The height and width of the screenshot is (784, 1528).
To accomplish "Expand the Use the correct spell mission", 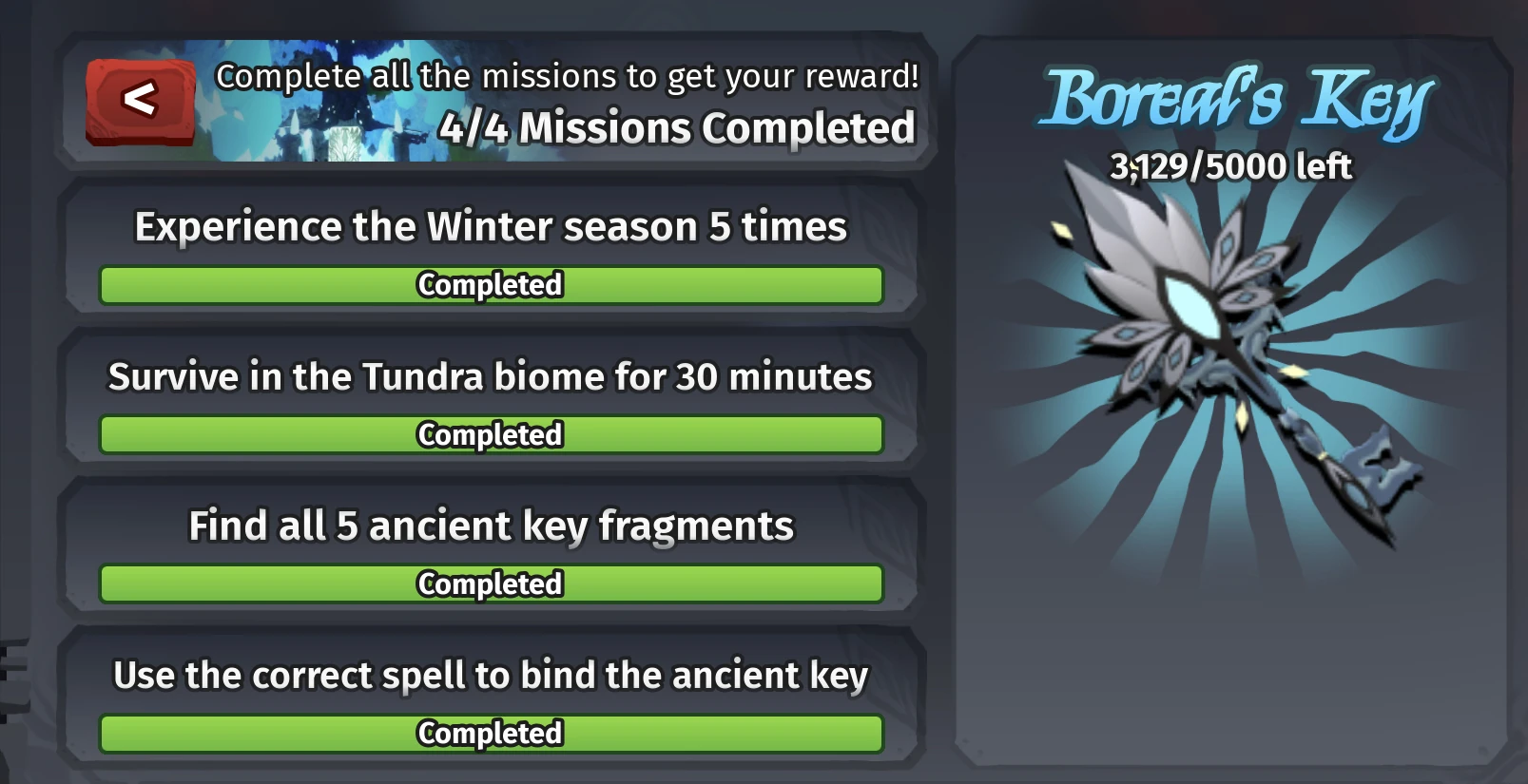I will point(492,675).
